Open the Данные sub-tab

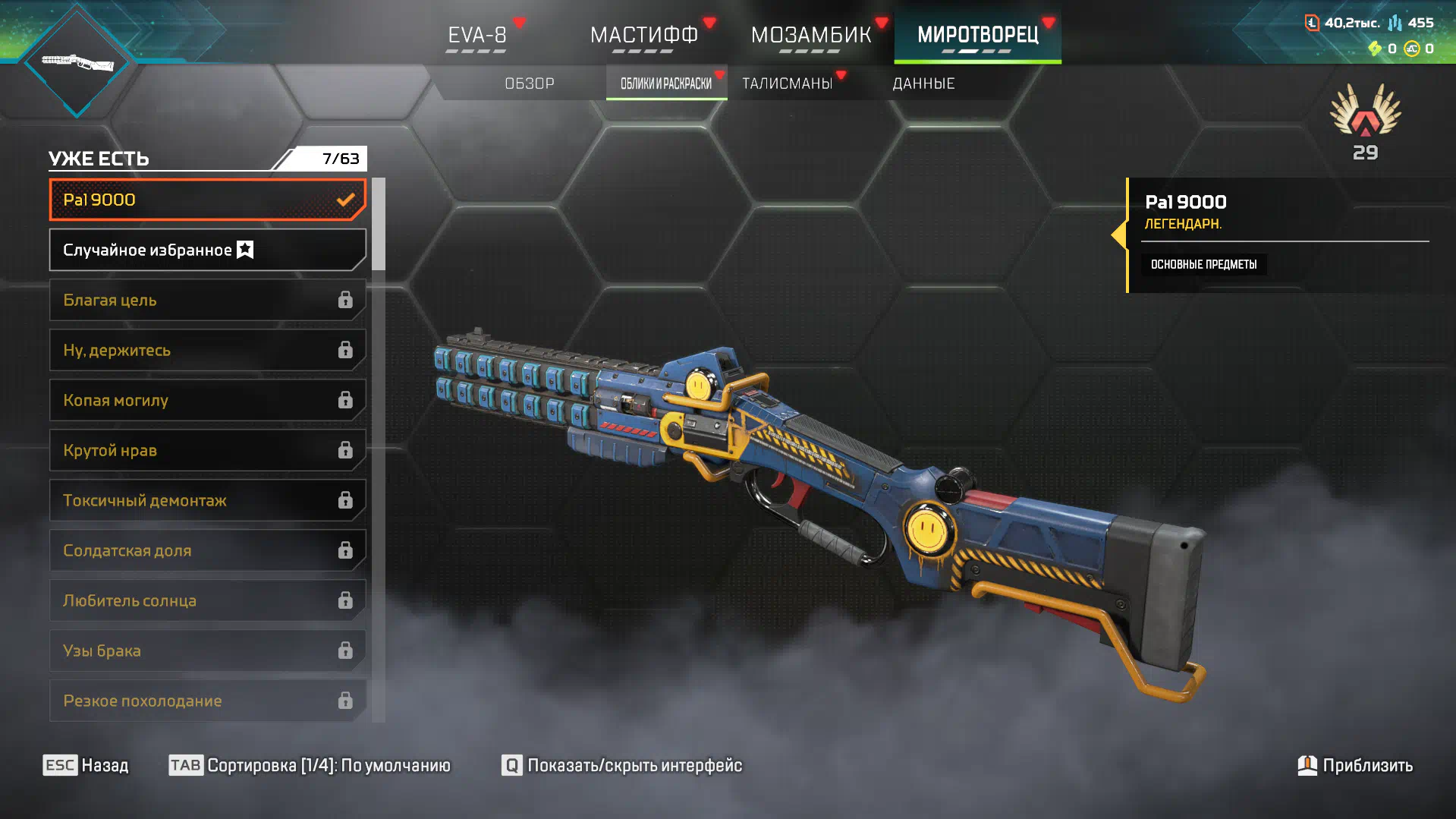tap(923, 83)
